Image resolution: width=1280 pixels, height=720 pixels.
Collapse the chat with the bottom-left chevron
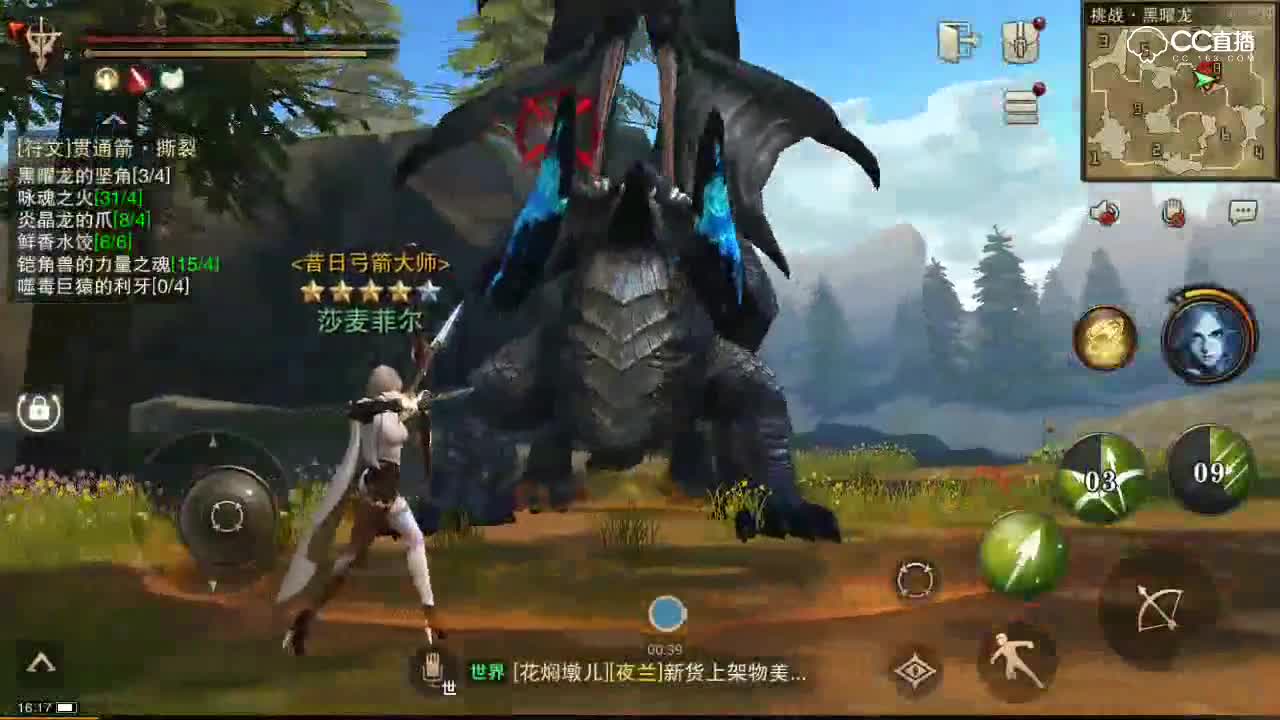40,661
